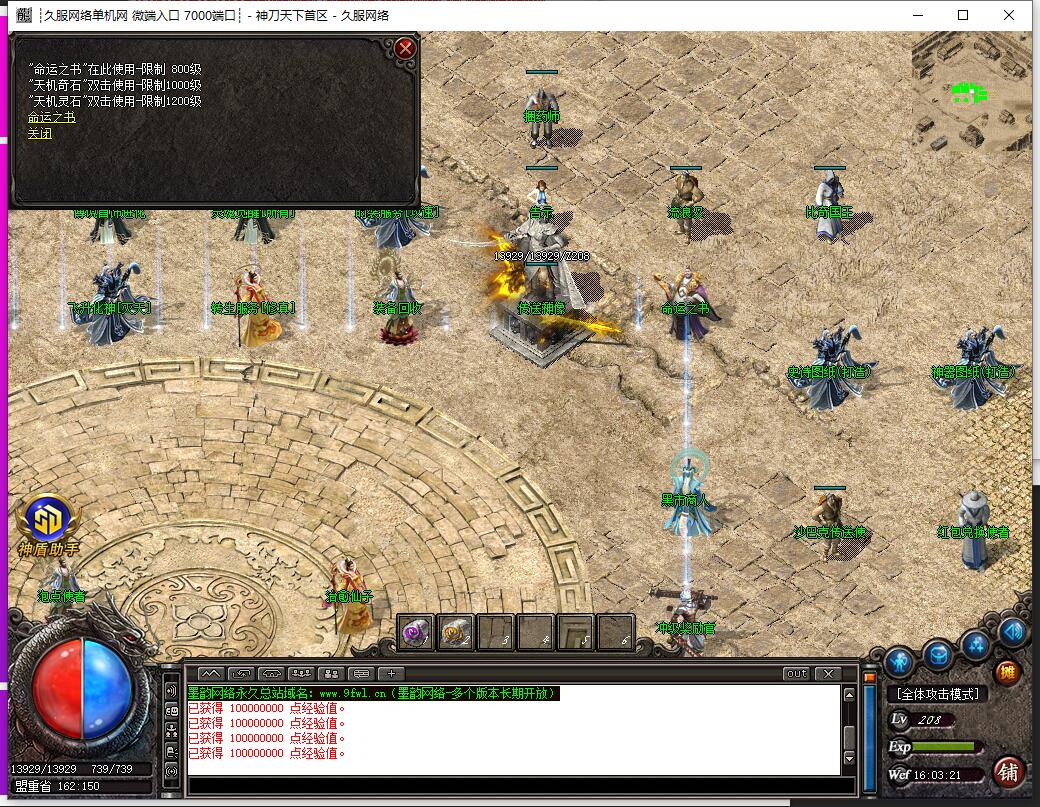Image resolution: width=1040 pixels, height=807 pixels.
Task: Select the 关闭 dialogue option
Action: (39, 133)
